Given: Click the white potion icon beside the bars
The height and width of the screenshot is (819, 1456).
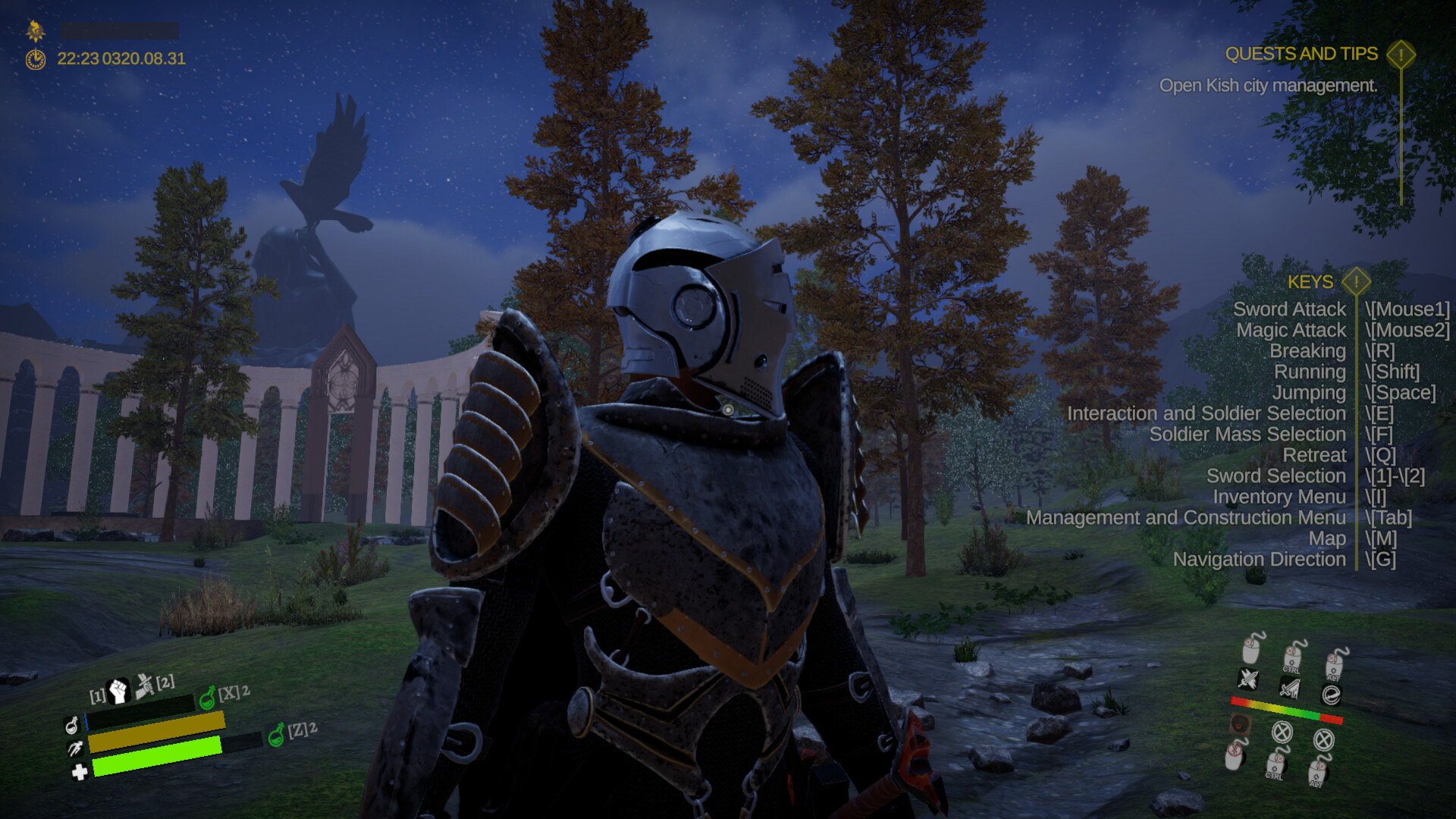Looking at the screenshot, I should [72, 726].
